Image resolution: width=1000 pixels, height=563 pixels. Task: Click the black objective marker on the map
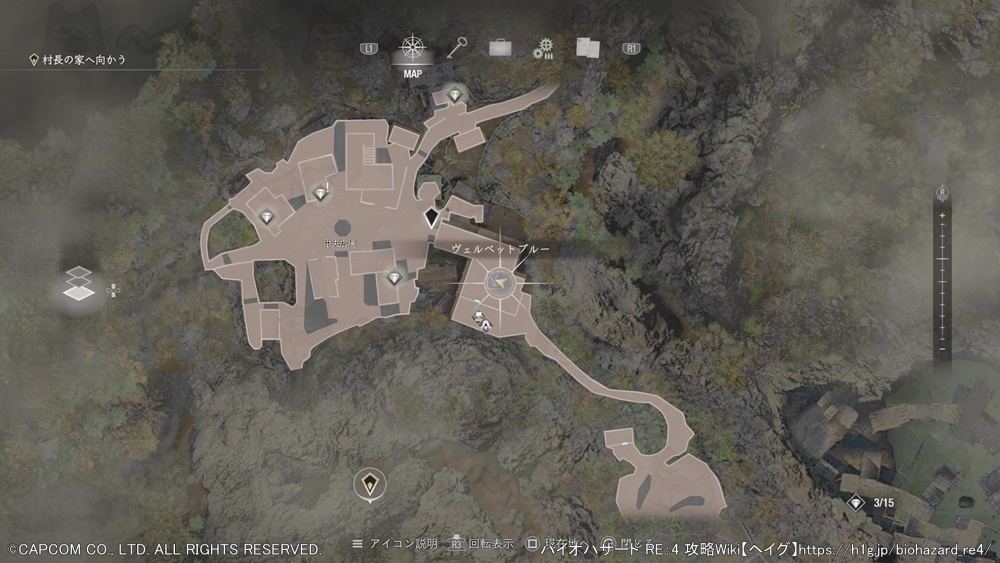(x=432, y=217)
